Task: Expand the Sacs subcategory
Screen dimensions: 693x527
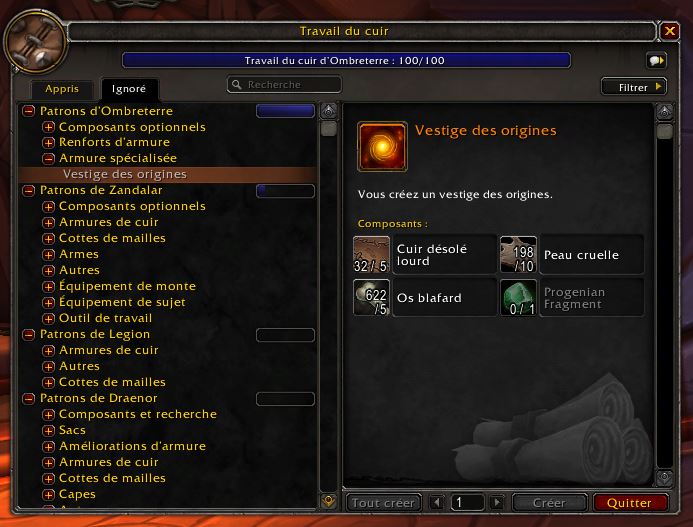Action: (x=48, y=430)
